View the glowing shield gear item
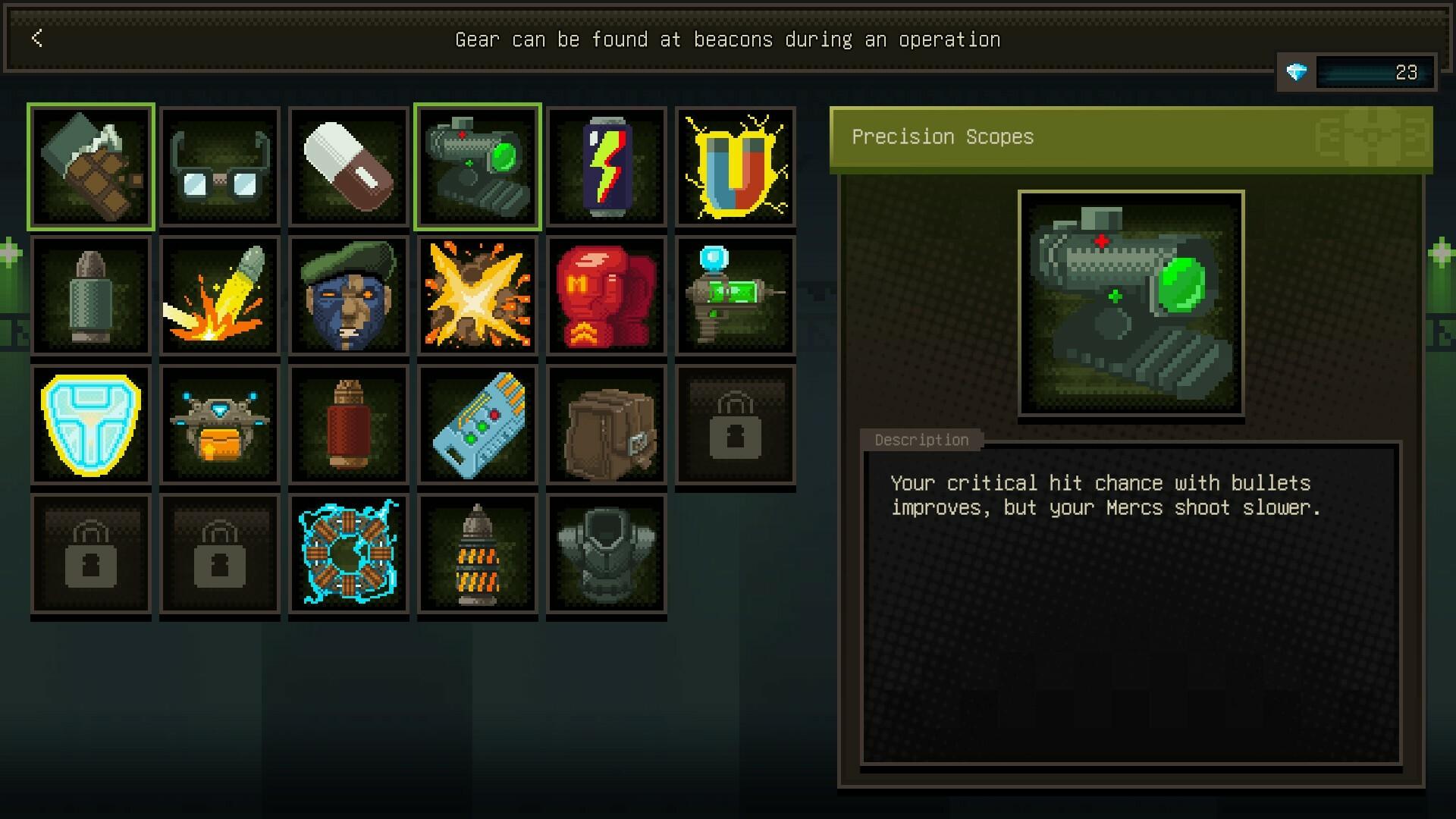Image resolution: width=1456 pixels, height=819 pixels. [x=90, y=424]
